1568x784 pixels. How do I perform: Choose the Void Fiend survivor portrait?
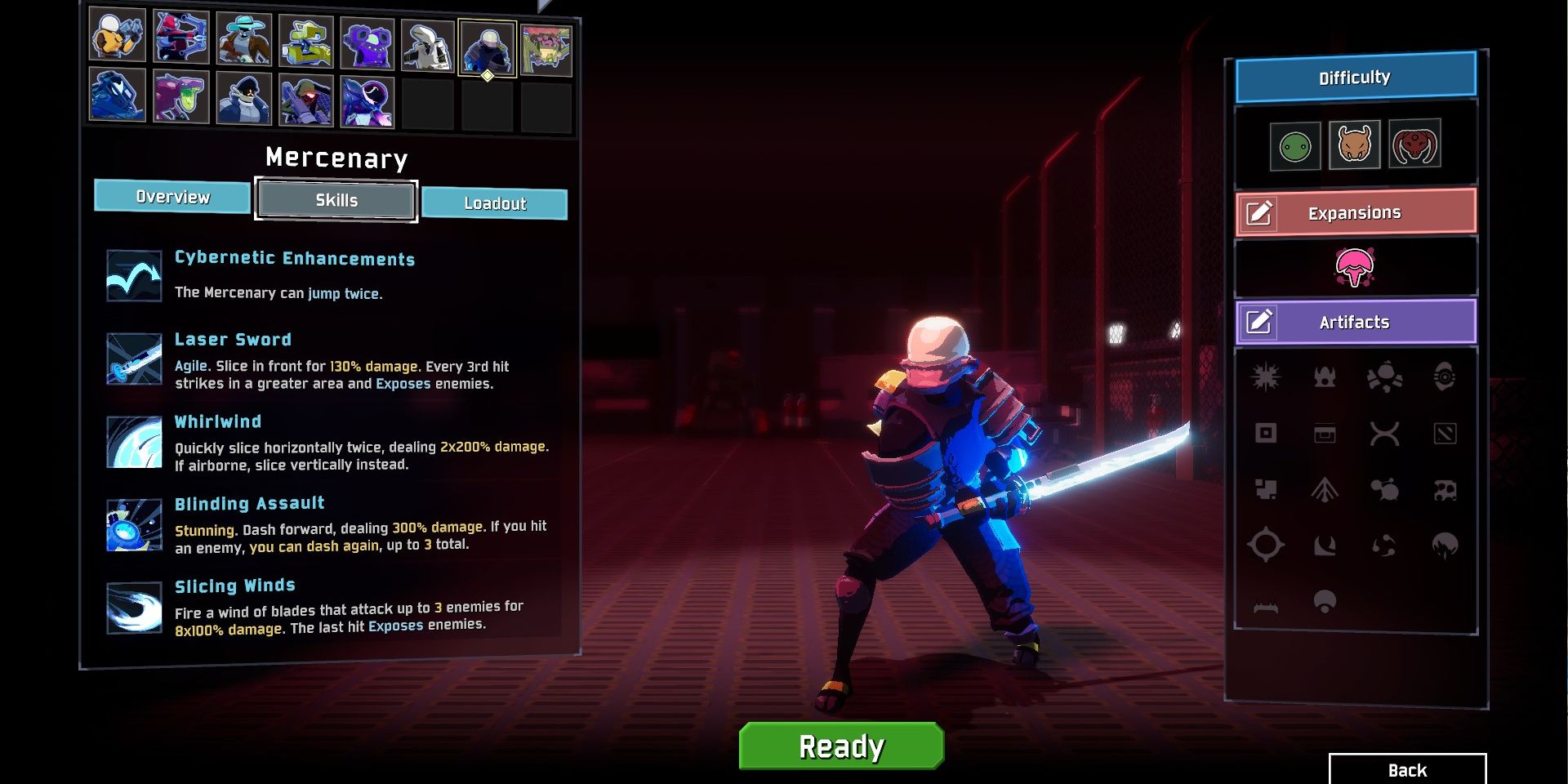point(367,102)
